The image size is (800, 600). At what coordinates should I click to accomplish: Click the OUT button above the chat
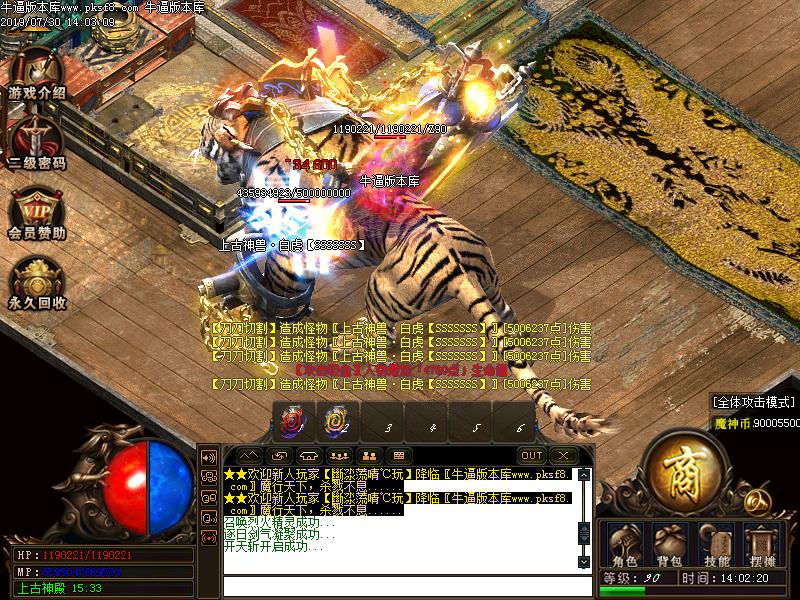[532, 455]
